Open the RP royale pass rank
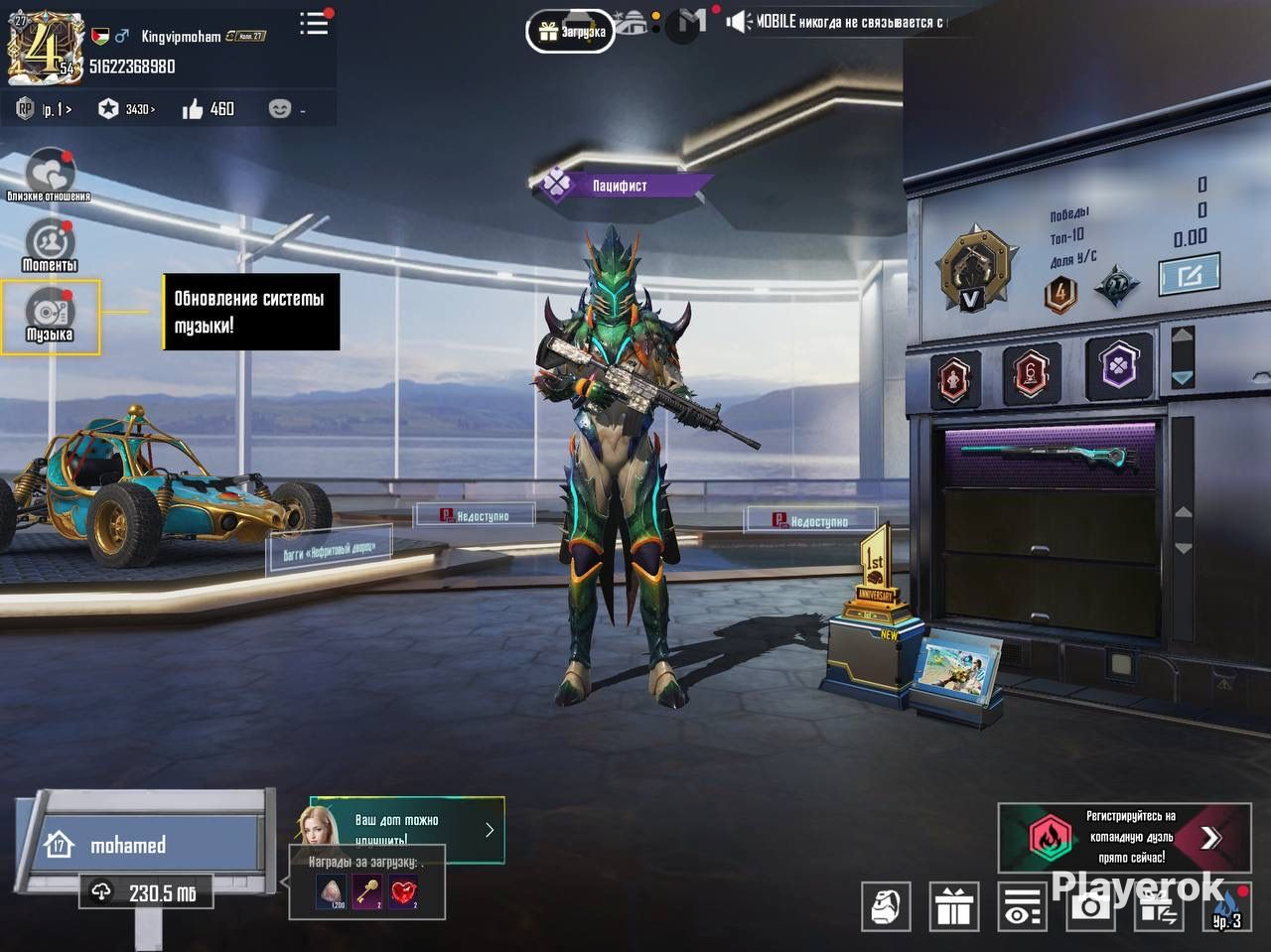 point(43,109)
